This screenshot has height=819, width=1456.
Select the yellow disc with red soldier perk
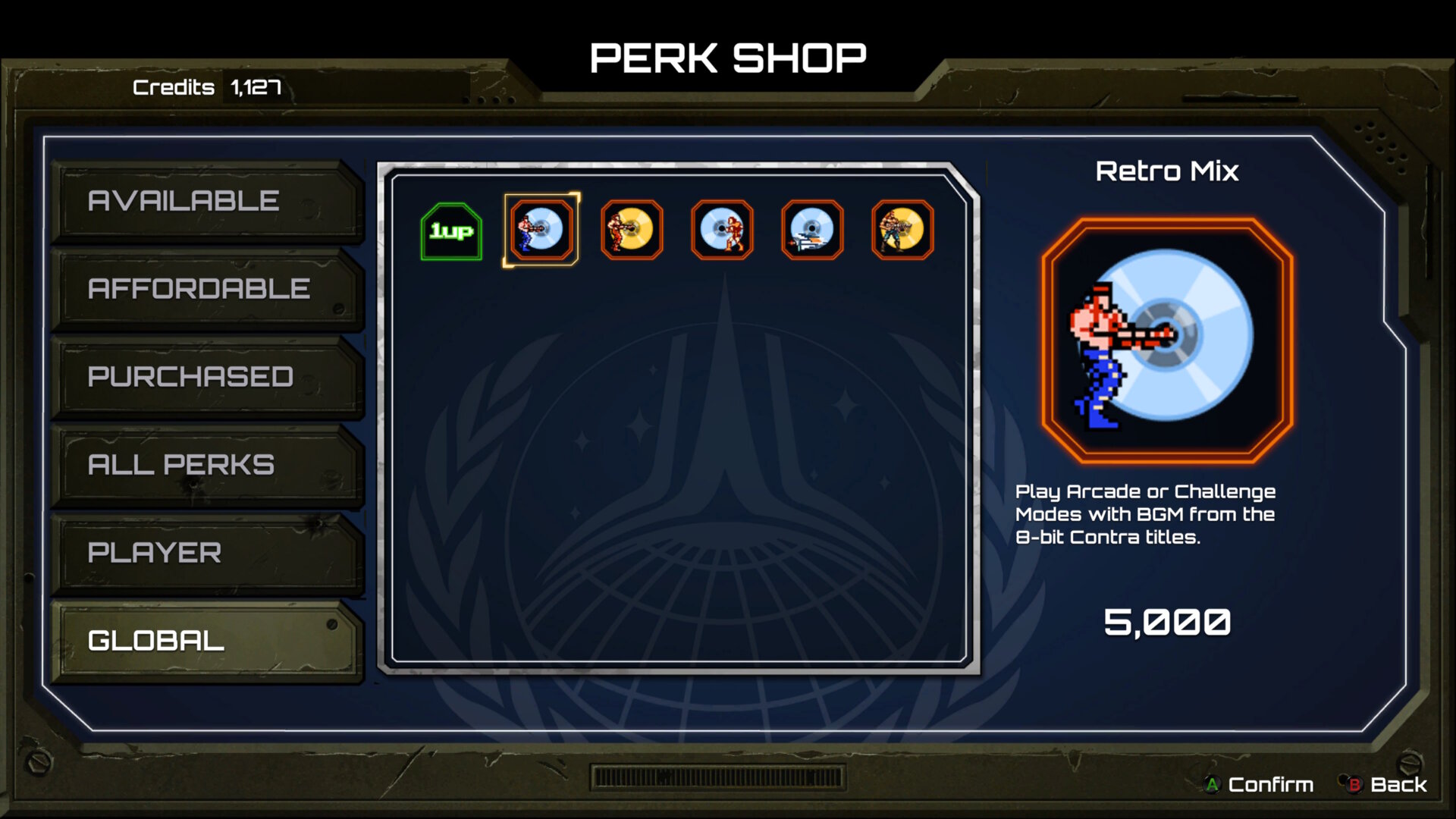[x=632, y=230]
